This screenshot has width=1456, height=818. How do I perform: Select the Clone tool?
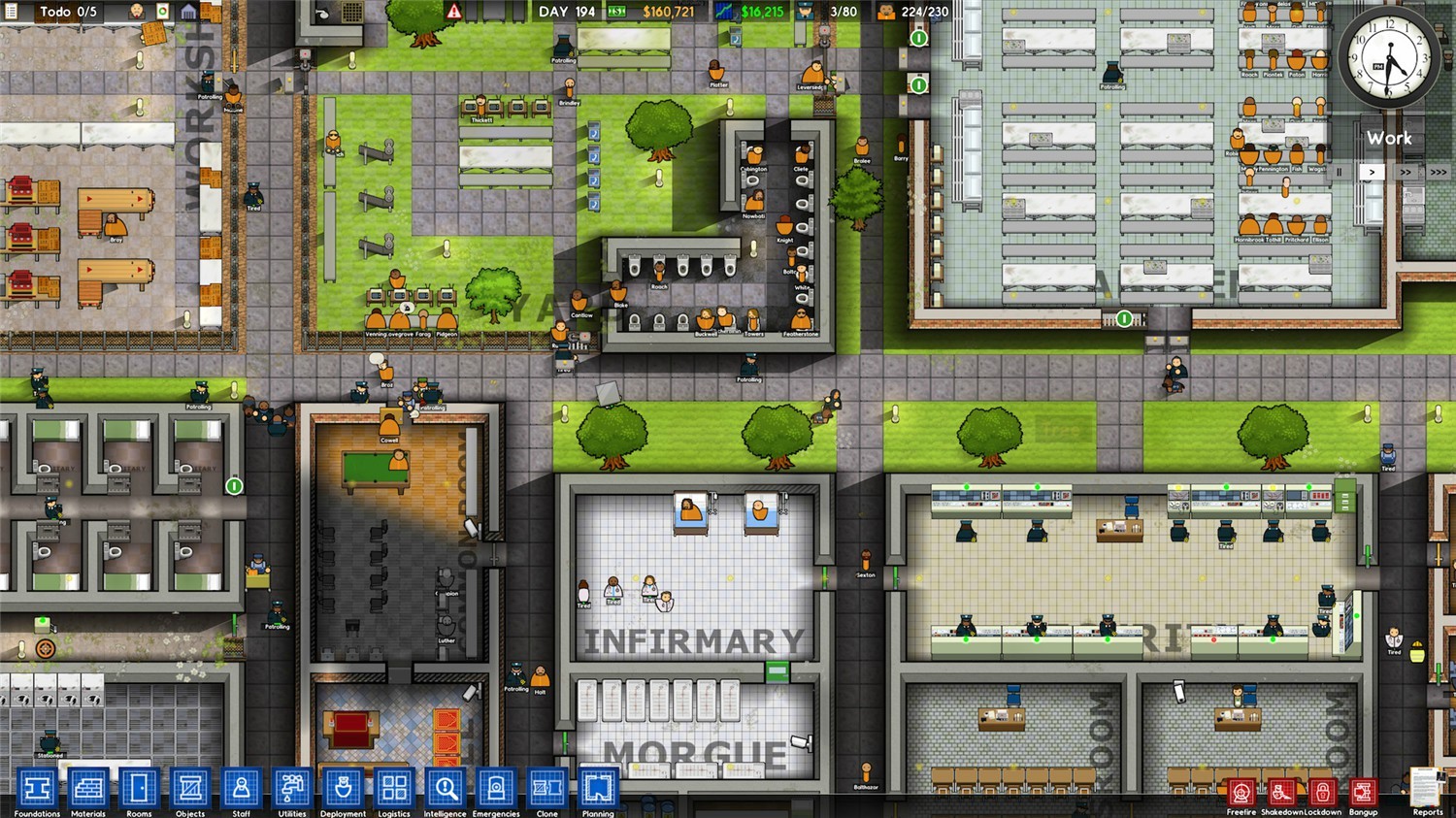(x=547, y=786)
